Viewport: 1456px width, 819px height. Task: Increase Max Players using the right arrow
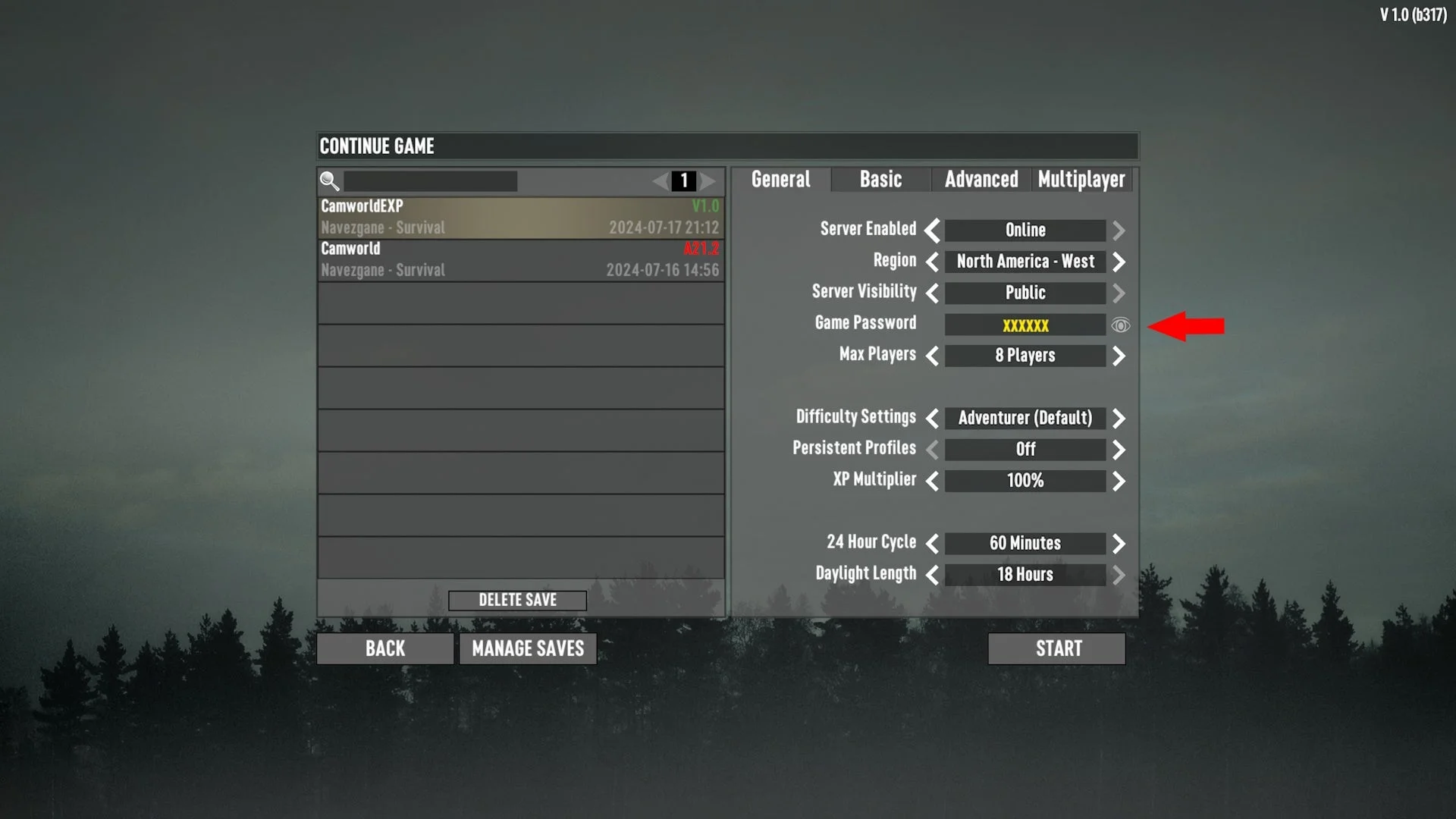1119,356
